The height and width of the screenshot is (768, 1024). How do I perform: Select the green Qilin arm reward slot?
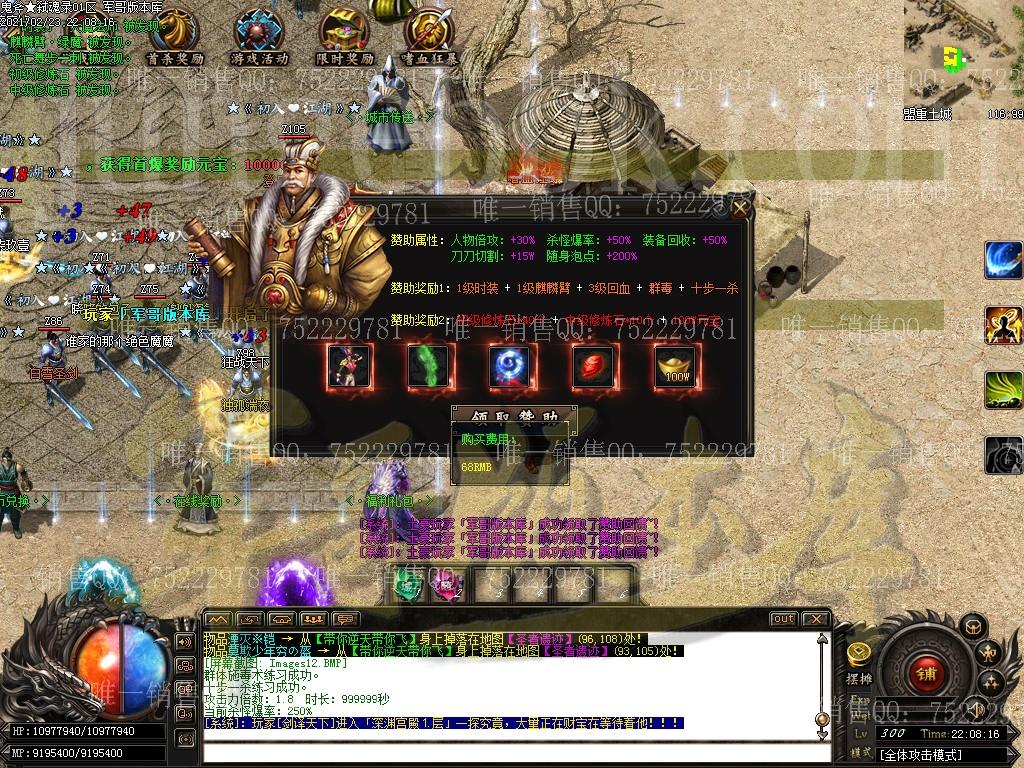point(431,367)
